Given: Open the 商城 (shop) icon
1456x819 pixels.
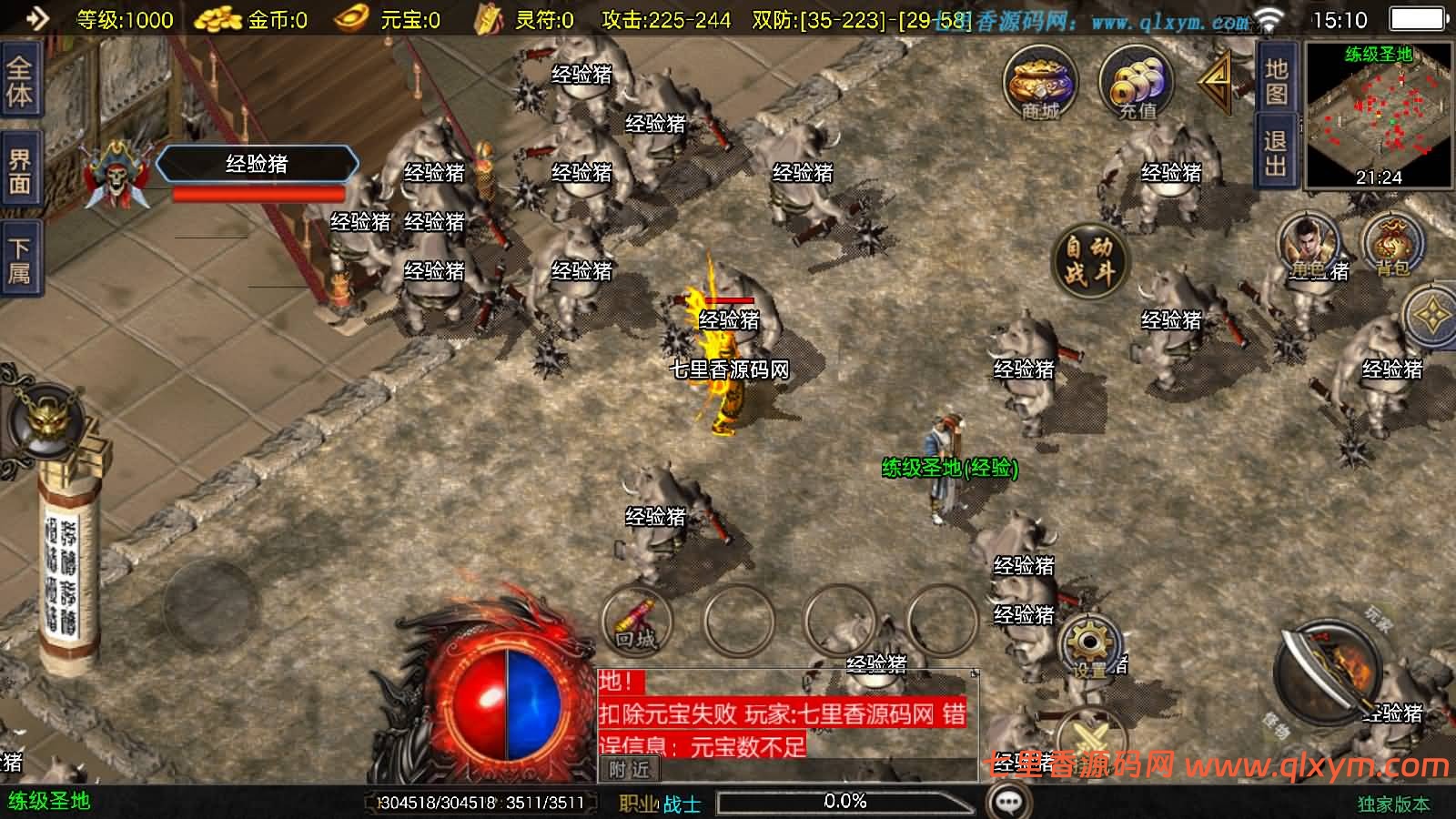Looking at the screenshot, I should click(x=1037, y=86).
